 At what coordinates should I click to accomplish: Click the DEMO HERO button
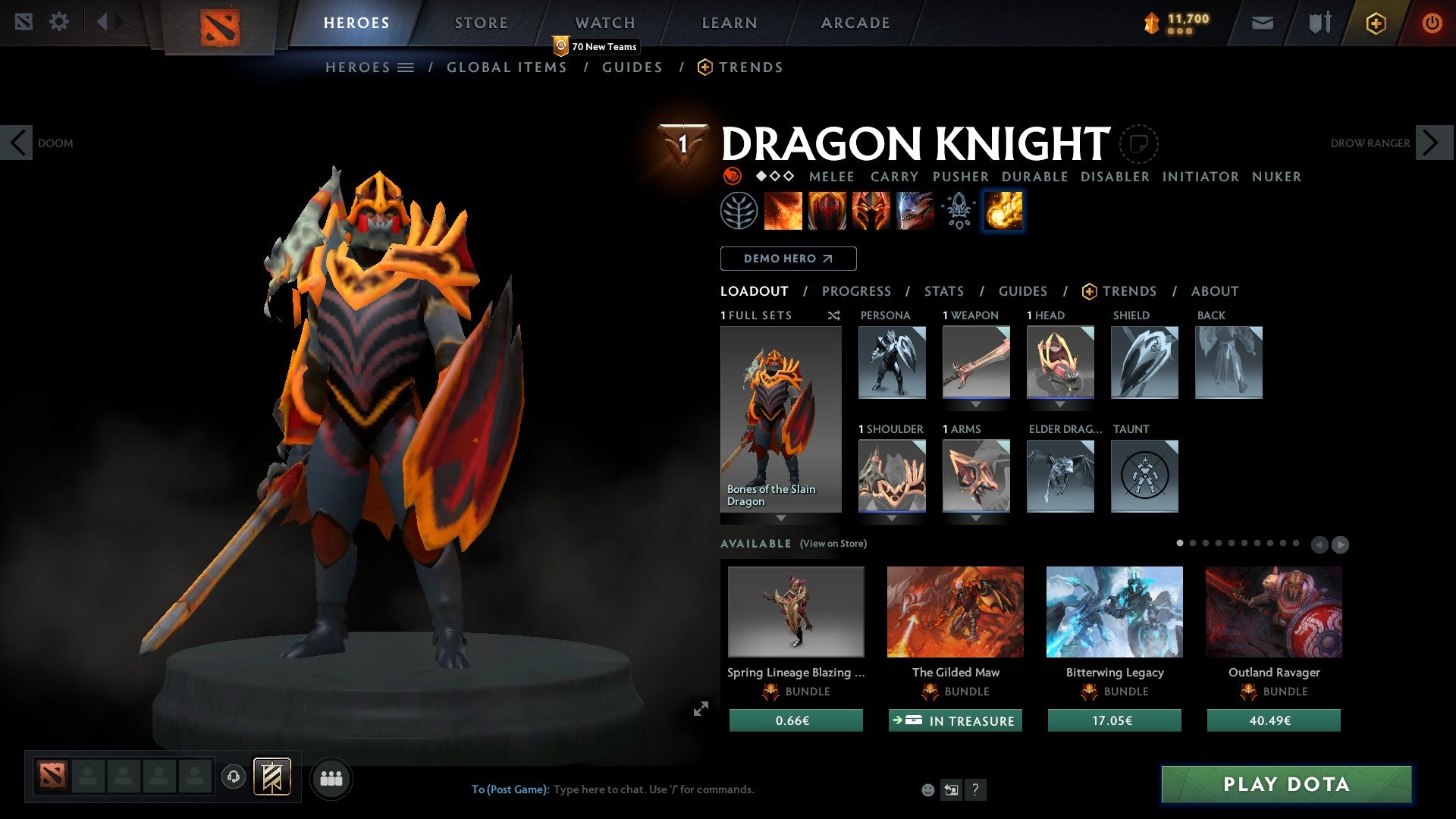(788, 259)
